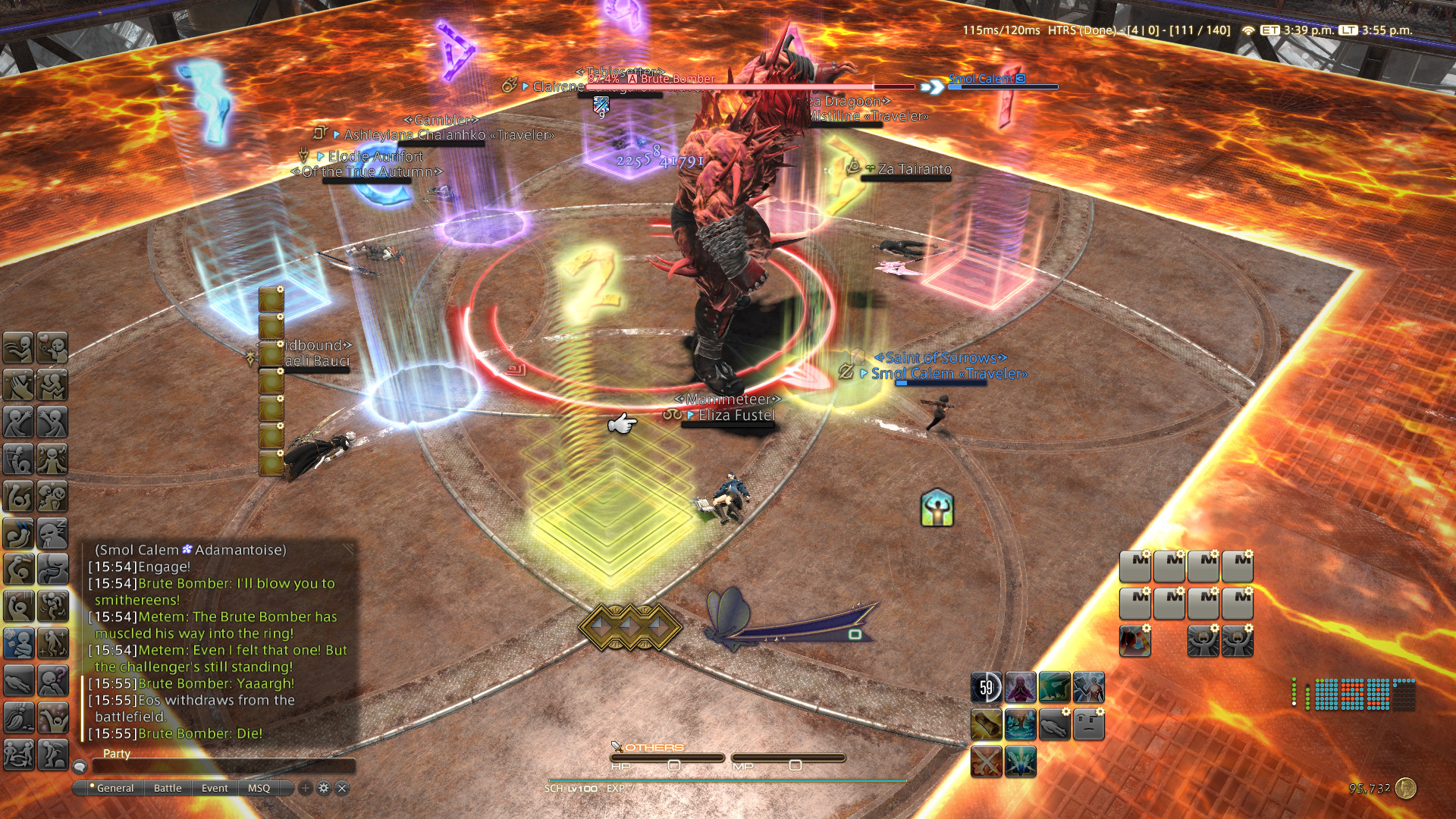Use the praying pink figure ability
The width and height of the screenshot is (1456, 819).
(x=1021, y=688)
